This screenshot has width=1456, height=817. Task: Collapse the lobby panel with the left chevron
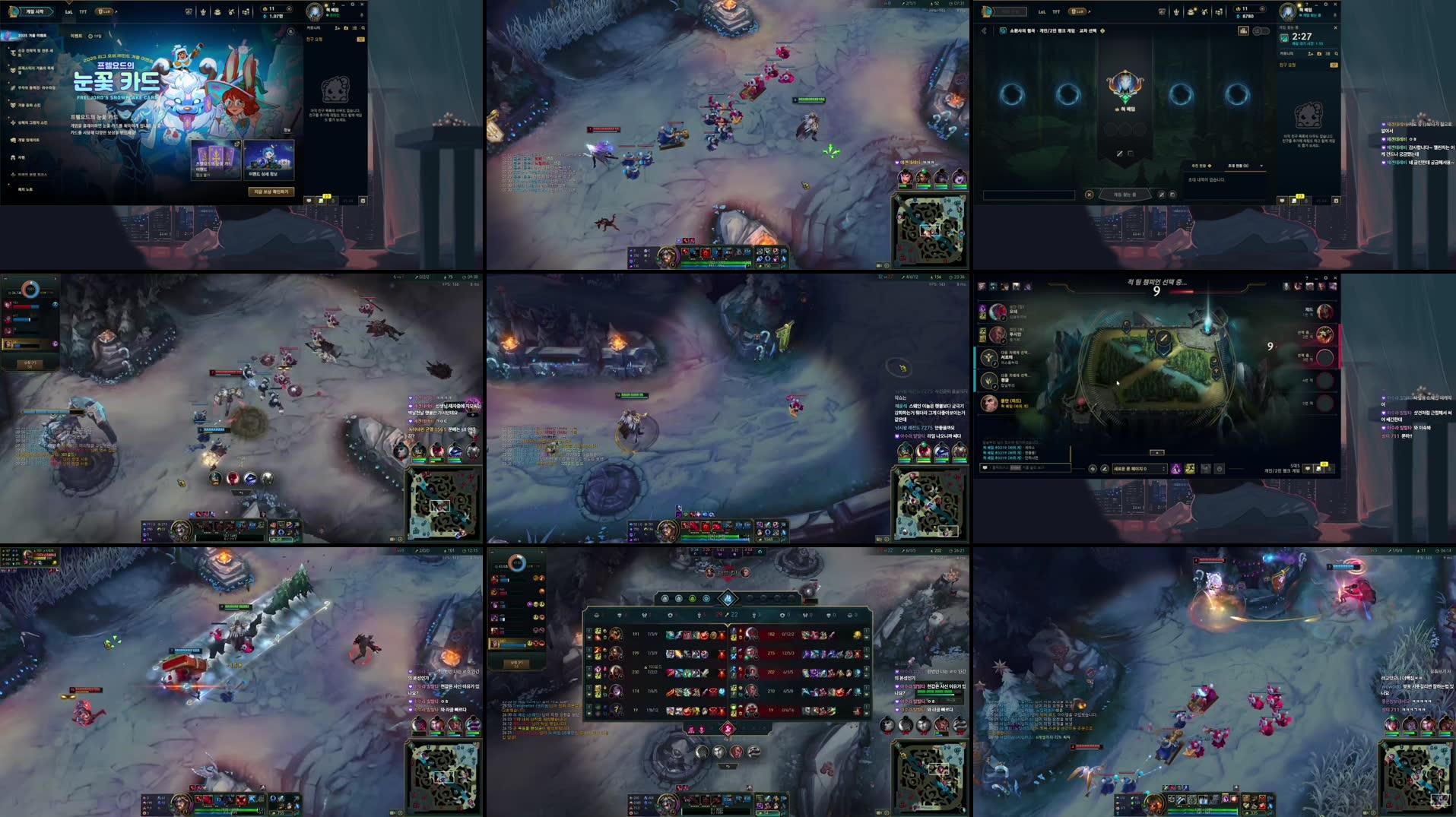982,31
